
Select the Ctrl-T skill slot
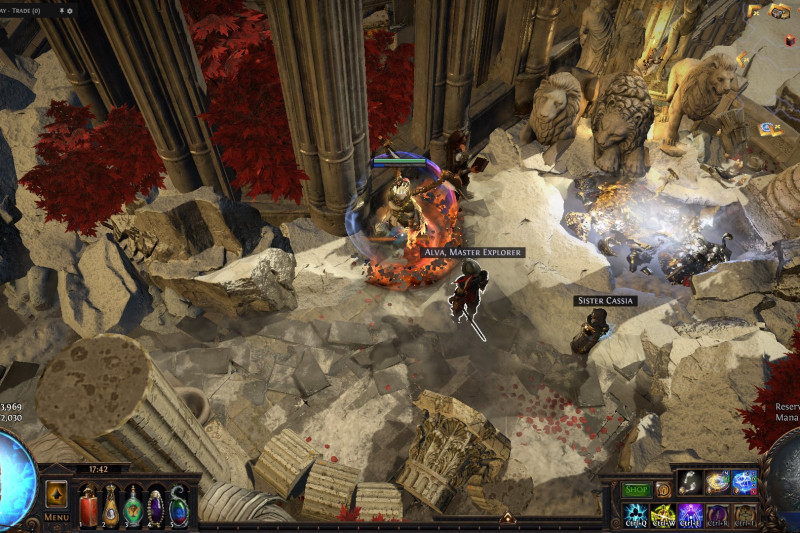coord(745,514)
